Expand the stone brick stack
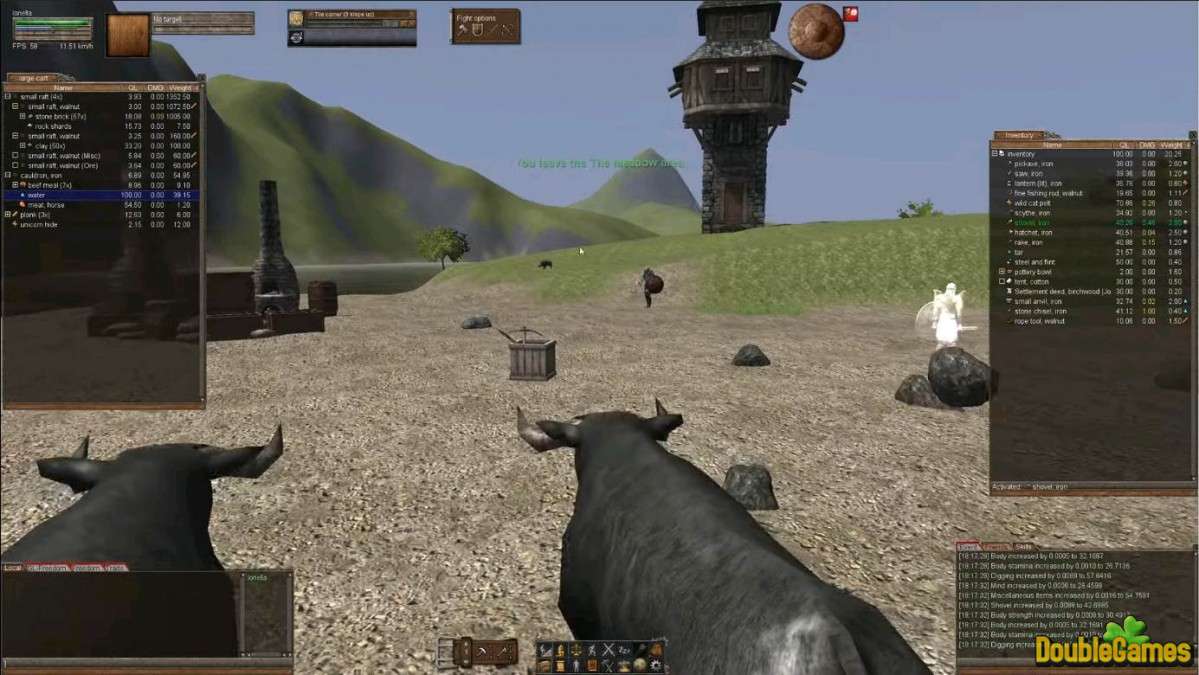 [22, 116]
